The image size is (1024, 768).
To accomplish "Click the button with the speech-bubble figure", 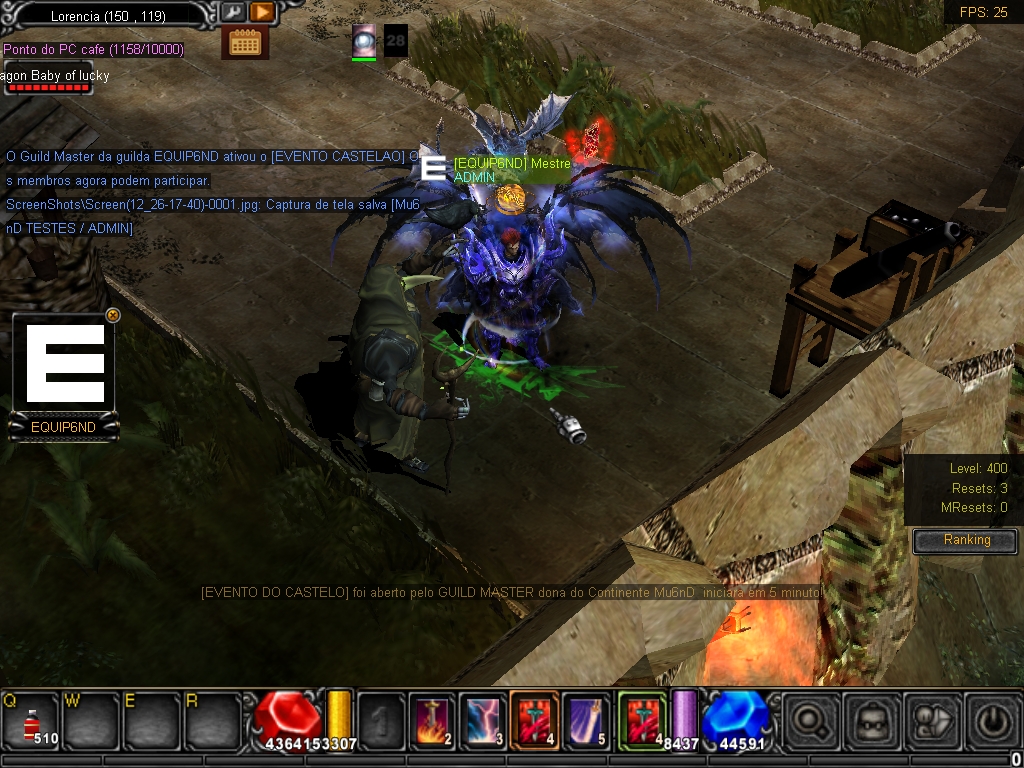I will pos(931,720).
